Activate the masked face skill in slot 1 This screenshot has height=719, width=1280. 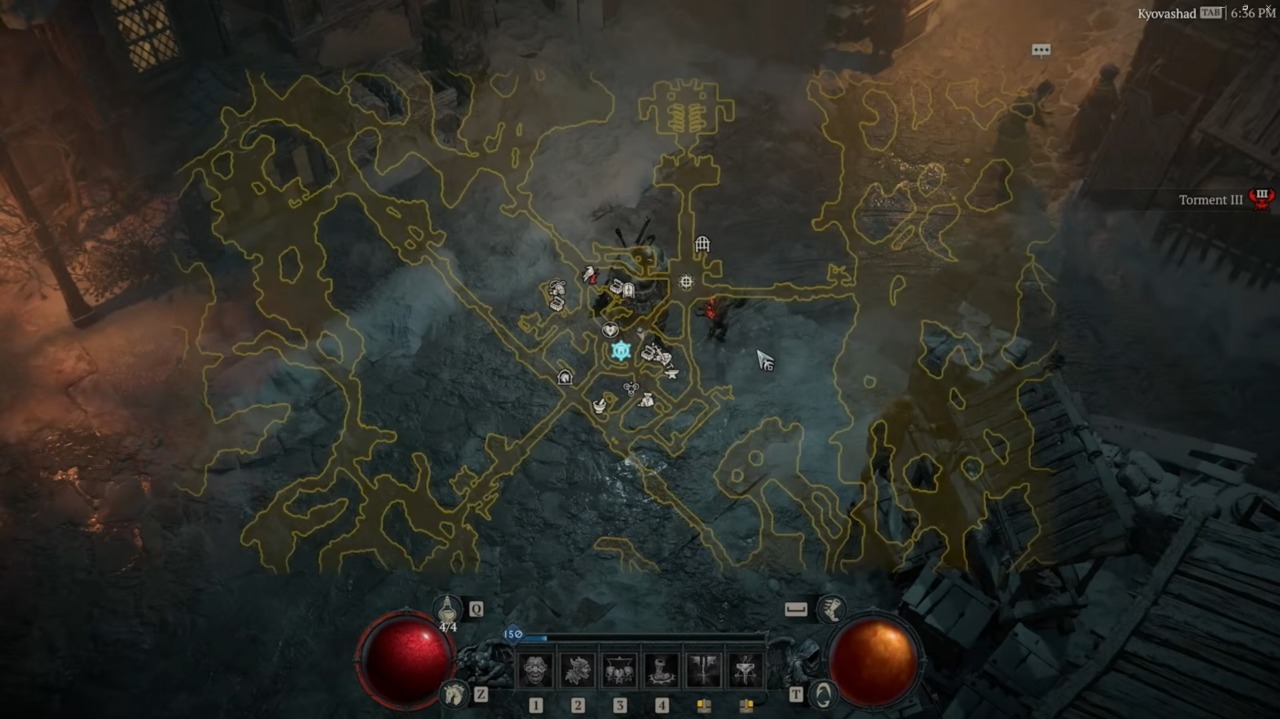tap(536, 669)
